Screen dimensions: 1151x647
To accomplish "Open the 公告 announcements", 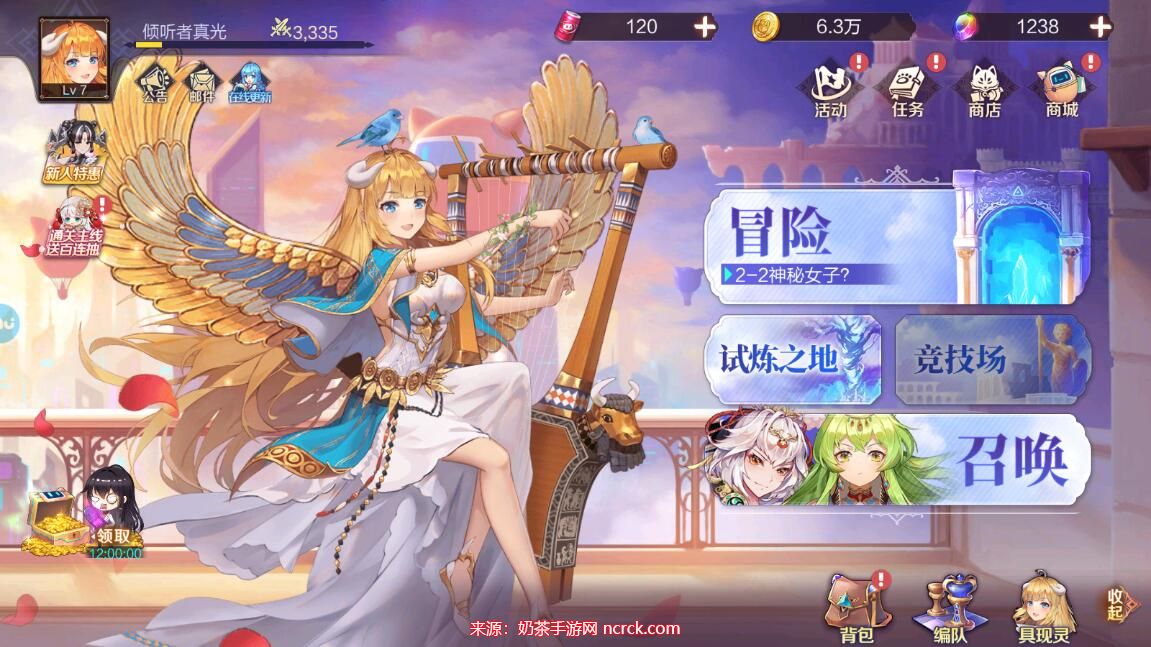I will [x=154, y=83].
